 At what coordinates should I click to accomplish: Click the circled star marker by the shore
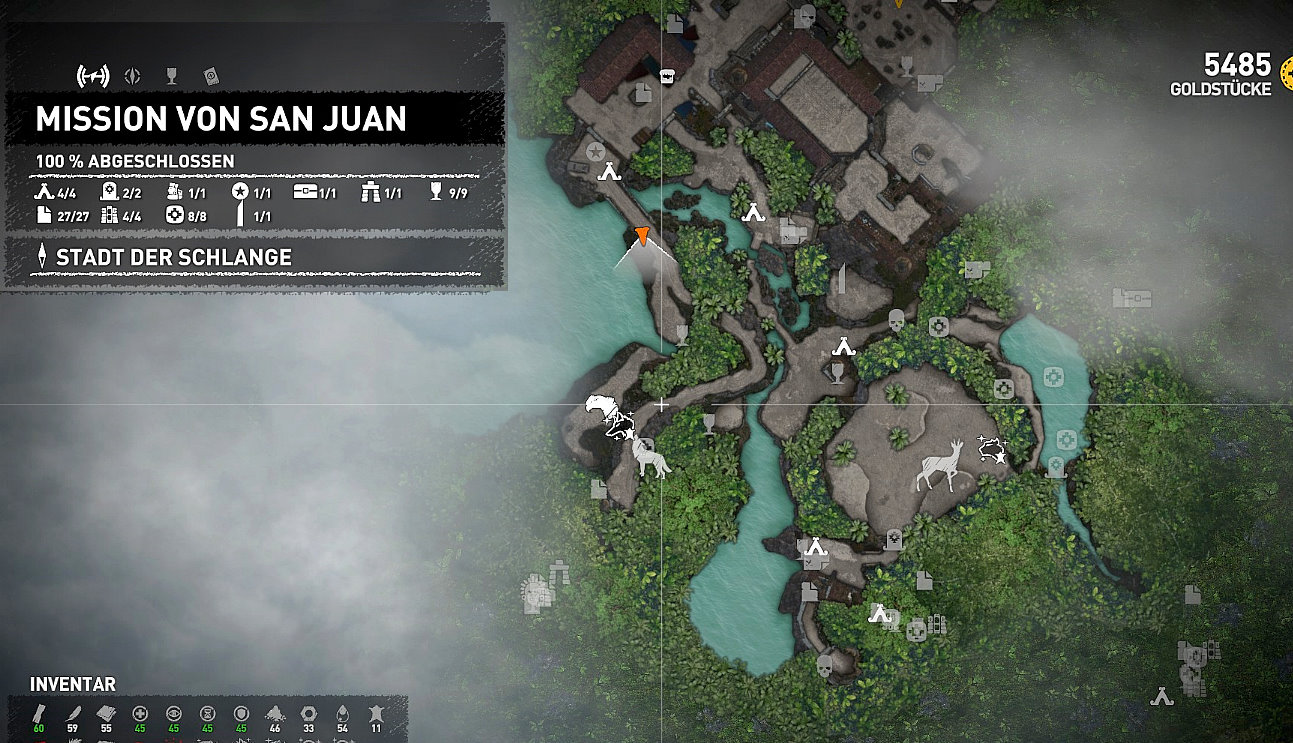point(596,152)
